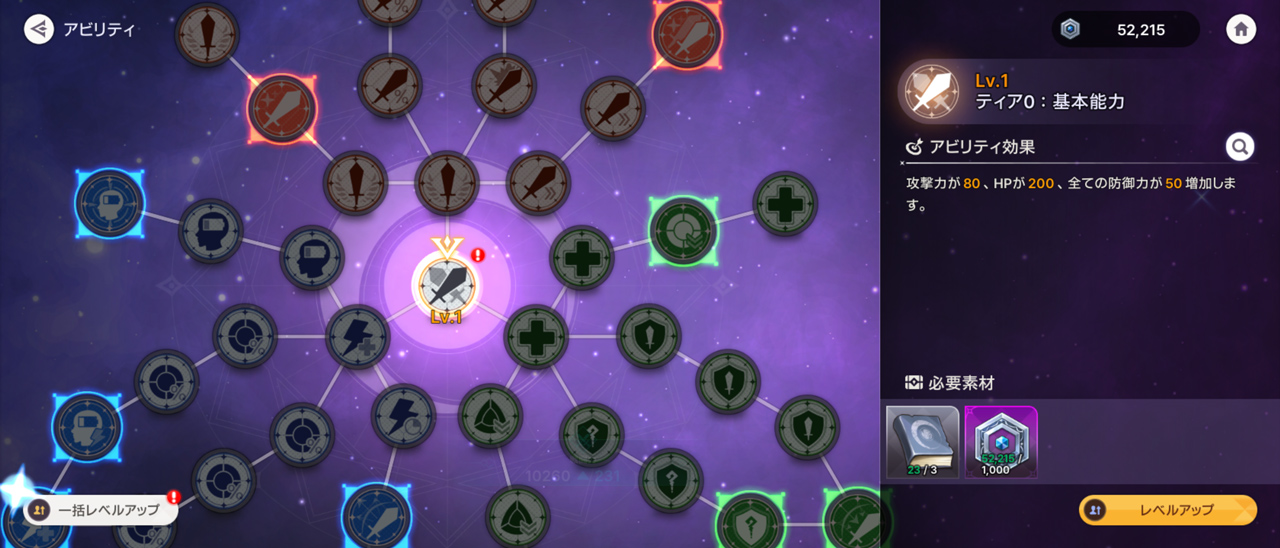
Task: Return to home screen via house icon
Action: tap(1241, 29)
